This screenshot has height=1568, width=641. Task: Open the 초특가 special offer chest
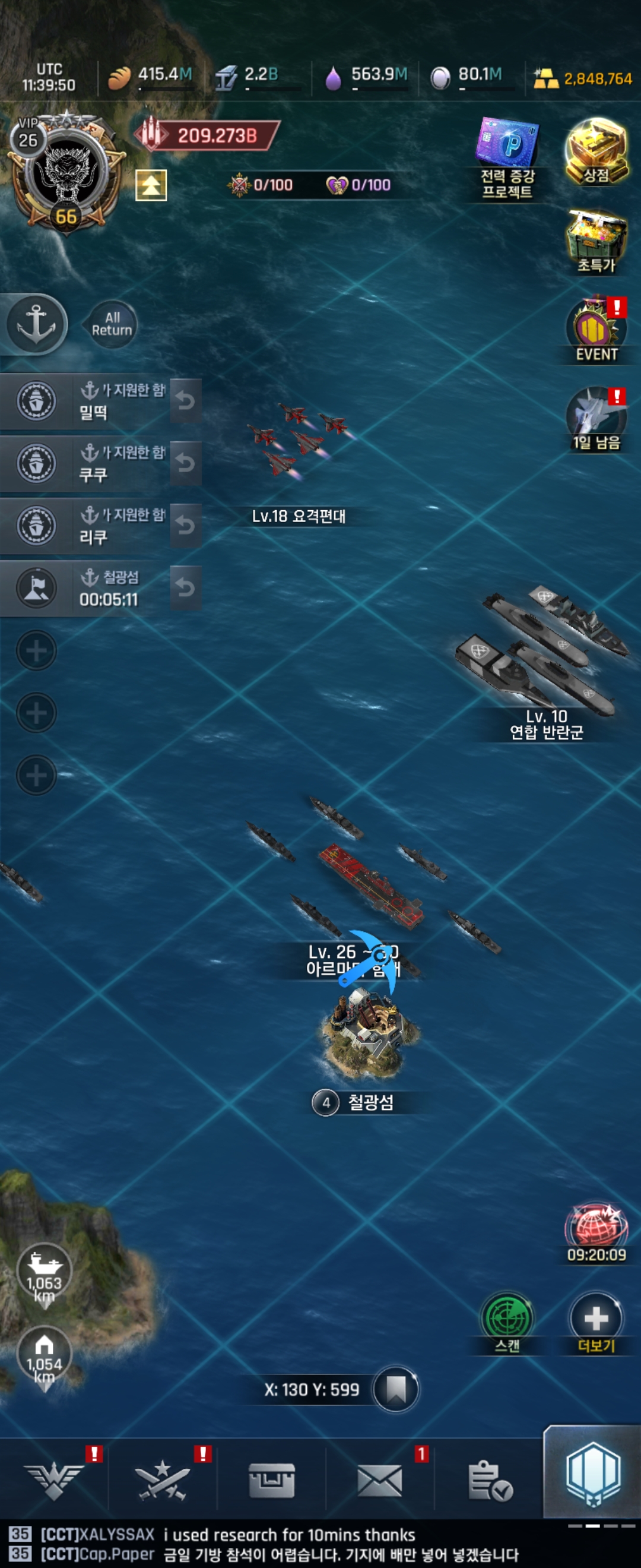(596, 241)
